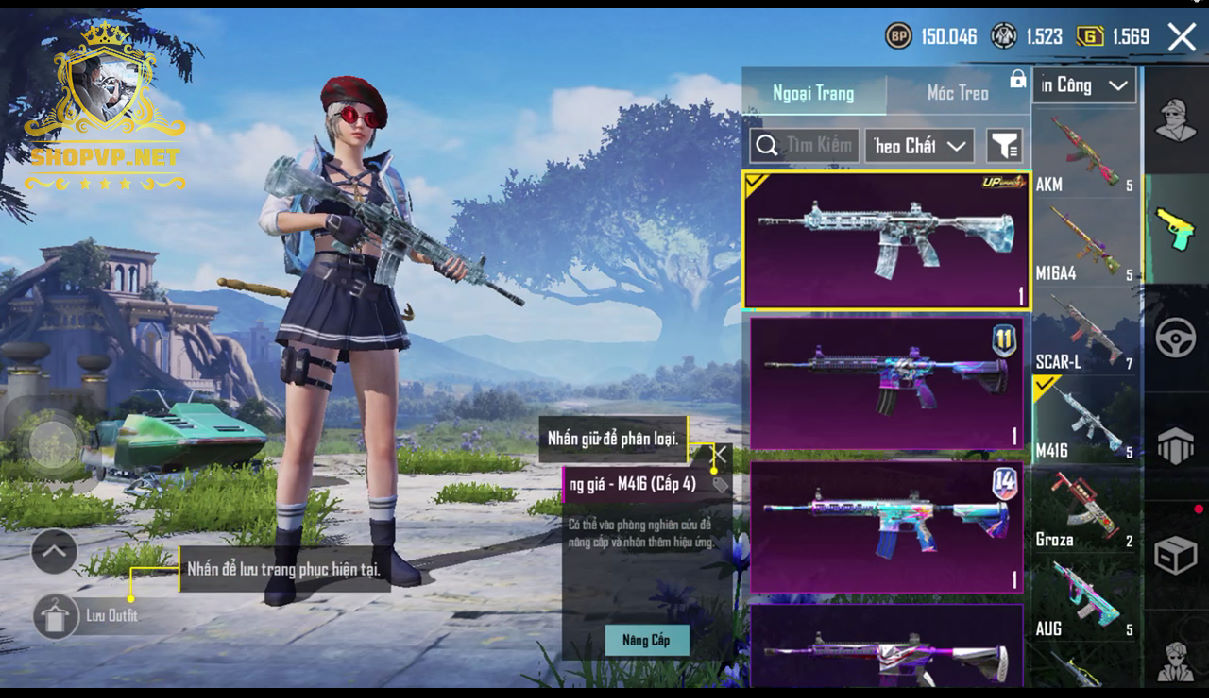Open the Móc Treo tab
Screen dimensions: 1209x698
click(957, 94)
